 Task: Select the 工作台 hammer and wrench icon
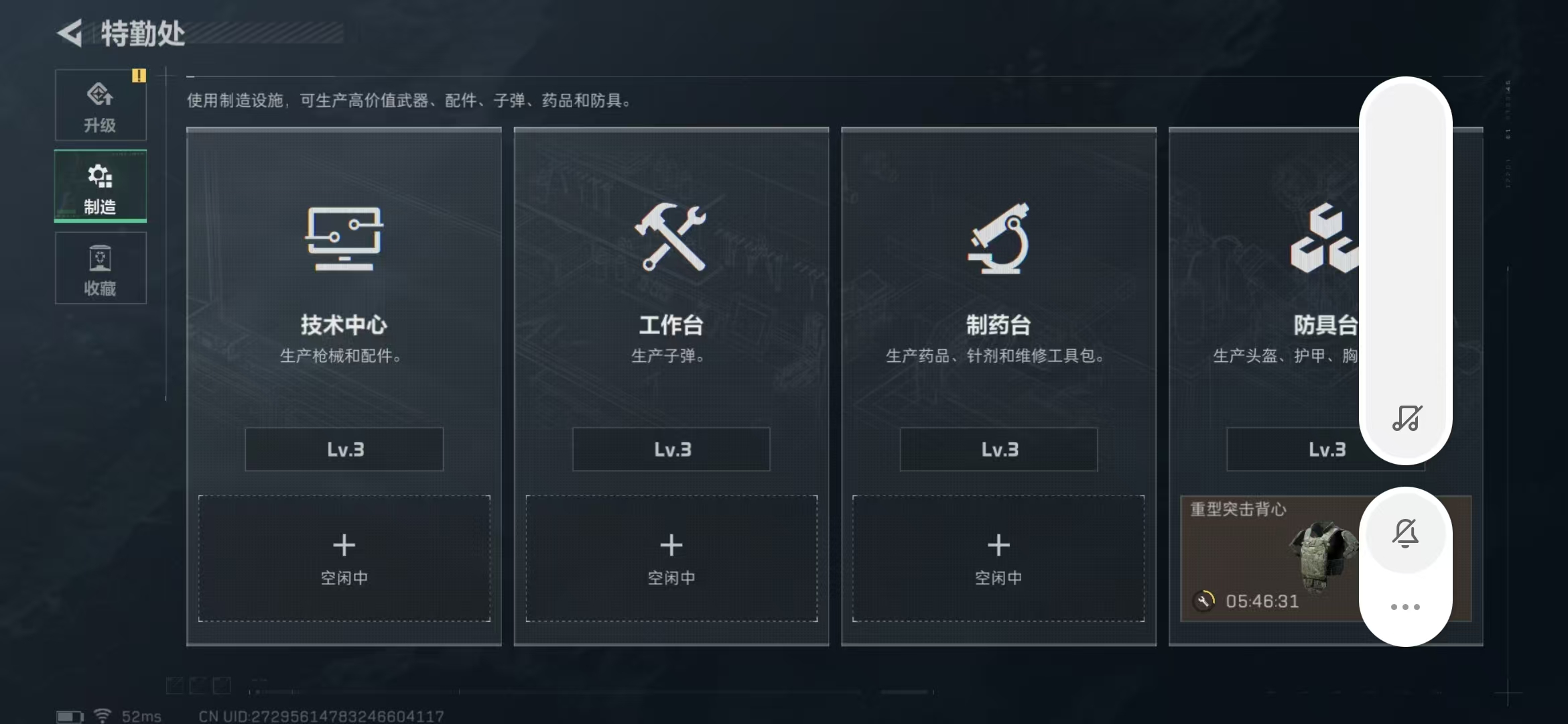tap(671, 238)
